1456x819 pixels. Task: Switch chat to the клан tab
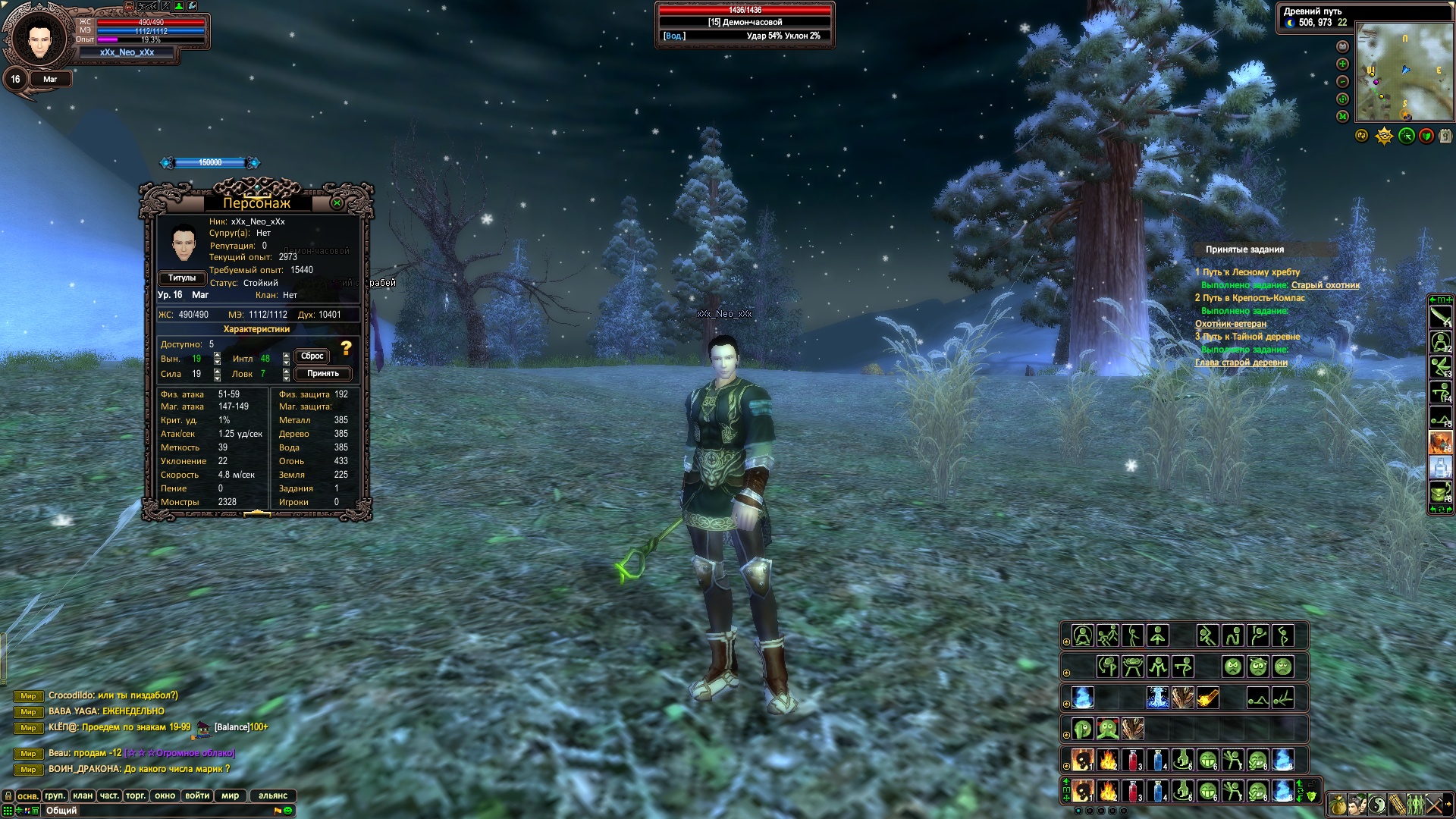pyautogui.click(x=83, y=795)
